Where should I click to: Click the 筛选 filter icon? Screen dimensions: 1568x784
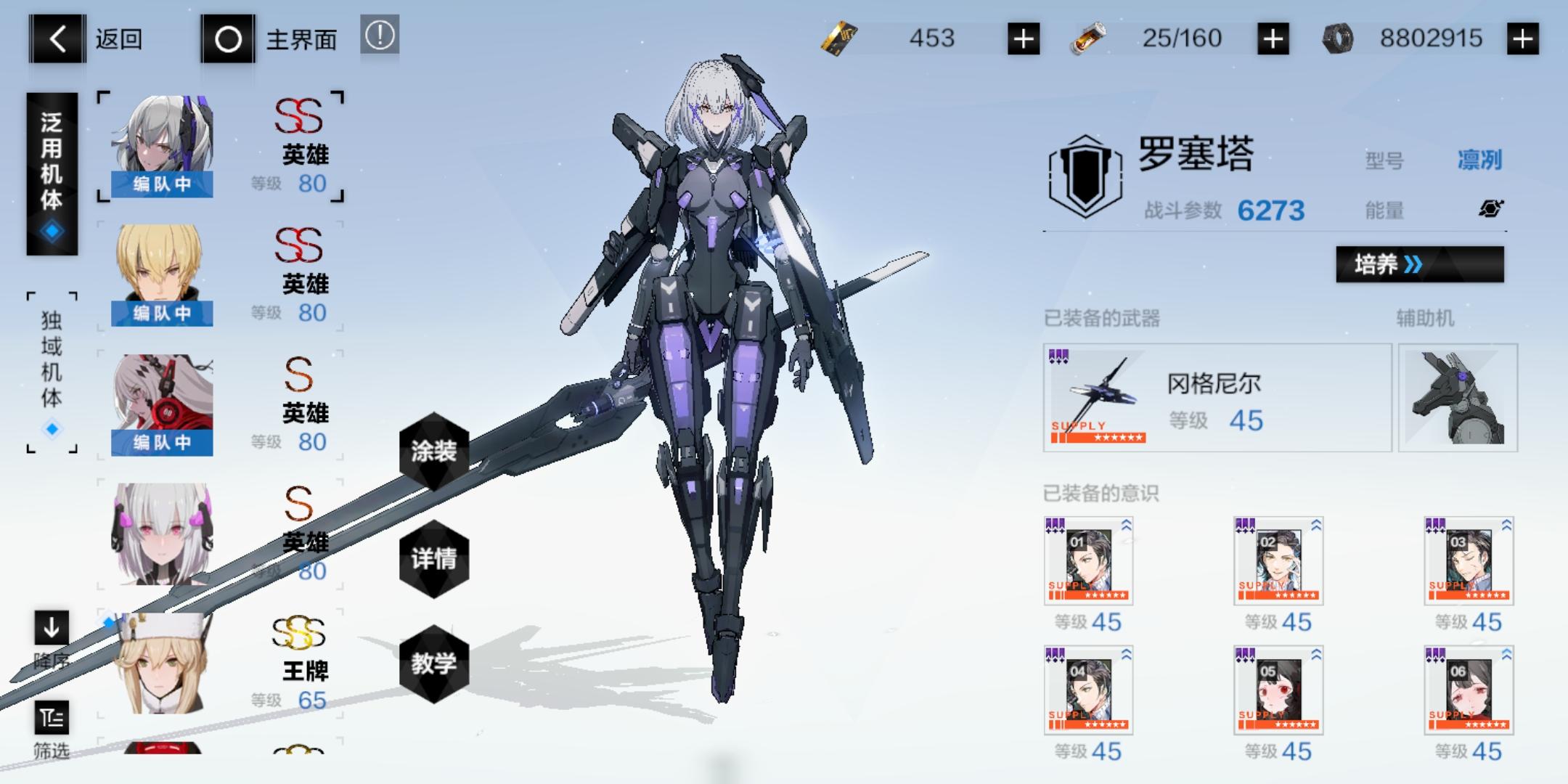coord(51,719)
